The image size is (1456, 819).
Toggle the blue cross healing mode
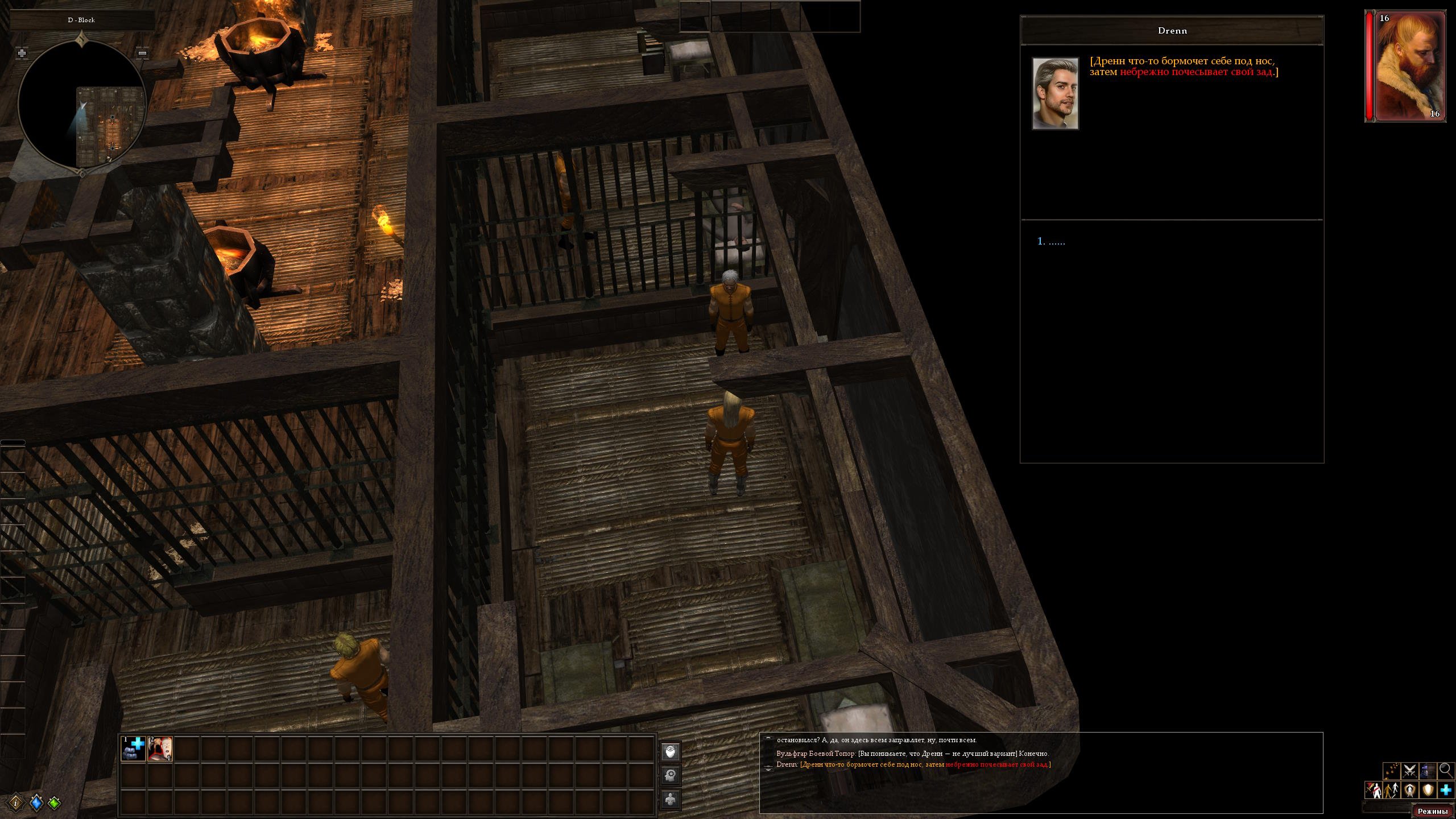coord(1446,790)
